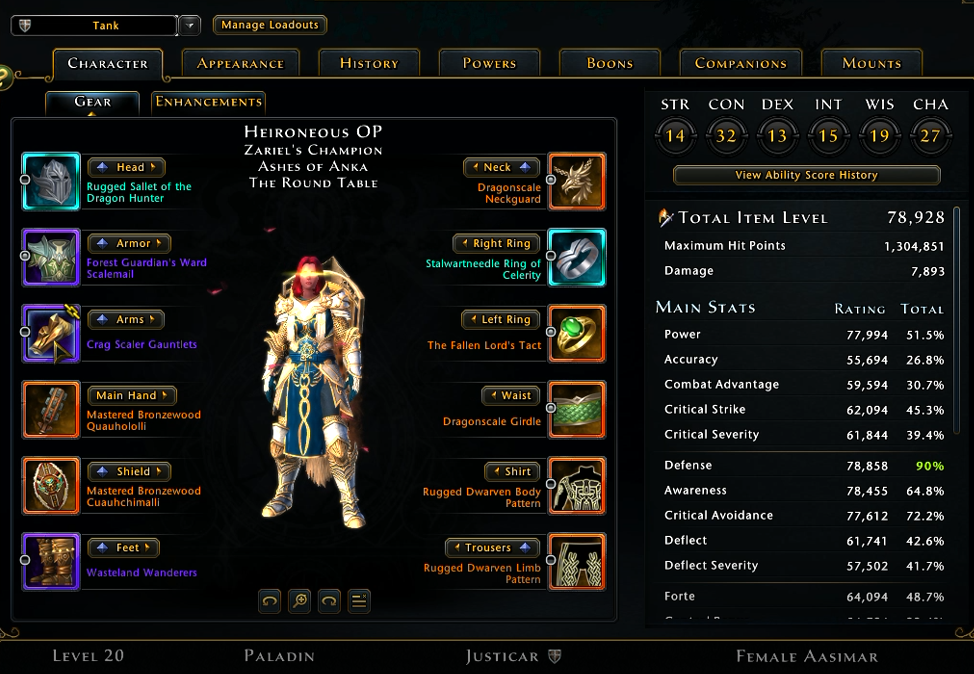Click the Stalwartneedle Ring of Celerity slot
This screenshot has height=674, width=974.
(x=577, y=257)
